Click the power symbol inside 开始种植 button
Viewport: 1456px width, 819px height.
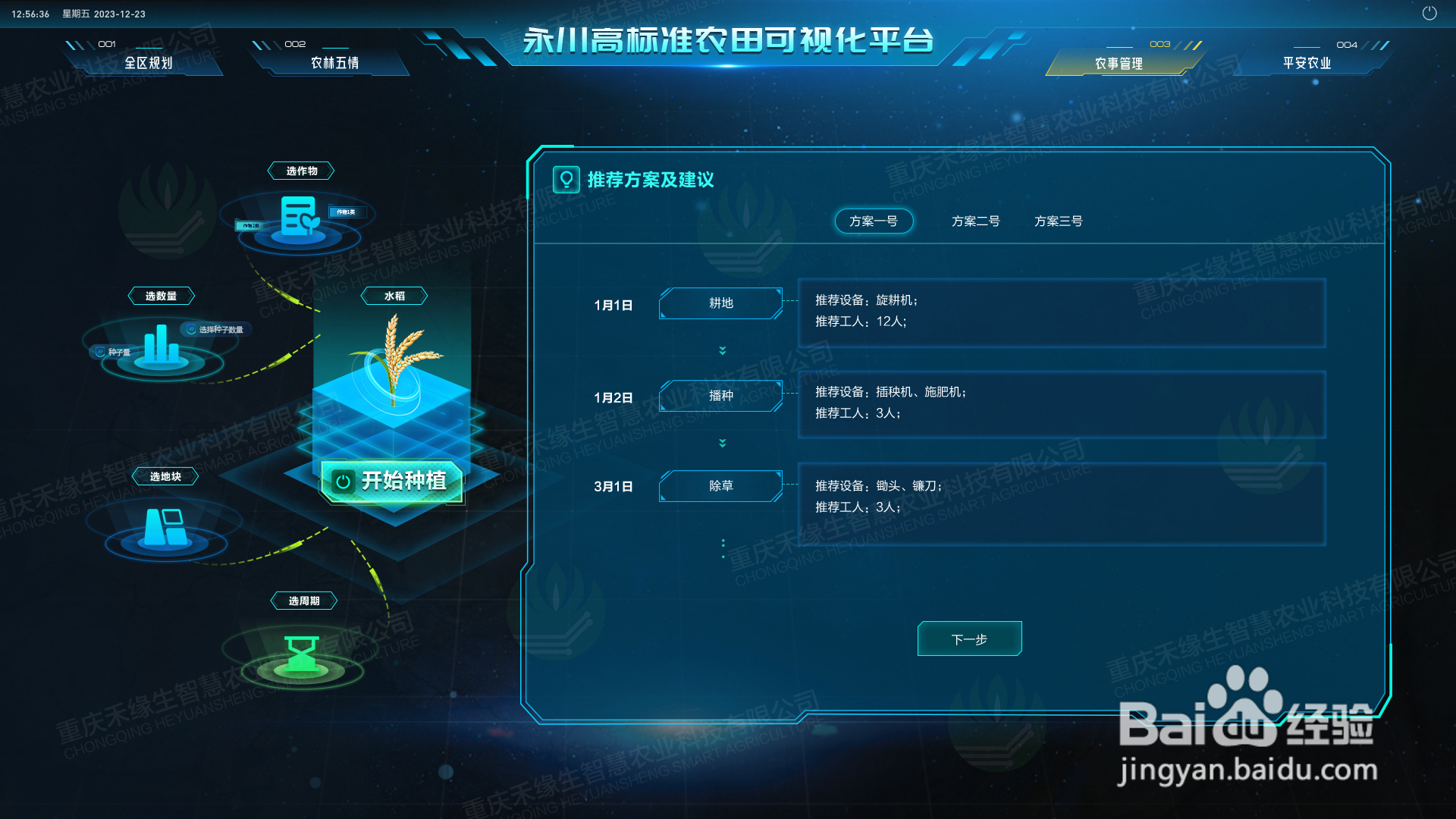343,481
